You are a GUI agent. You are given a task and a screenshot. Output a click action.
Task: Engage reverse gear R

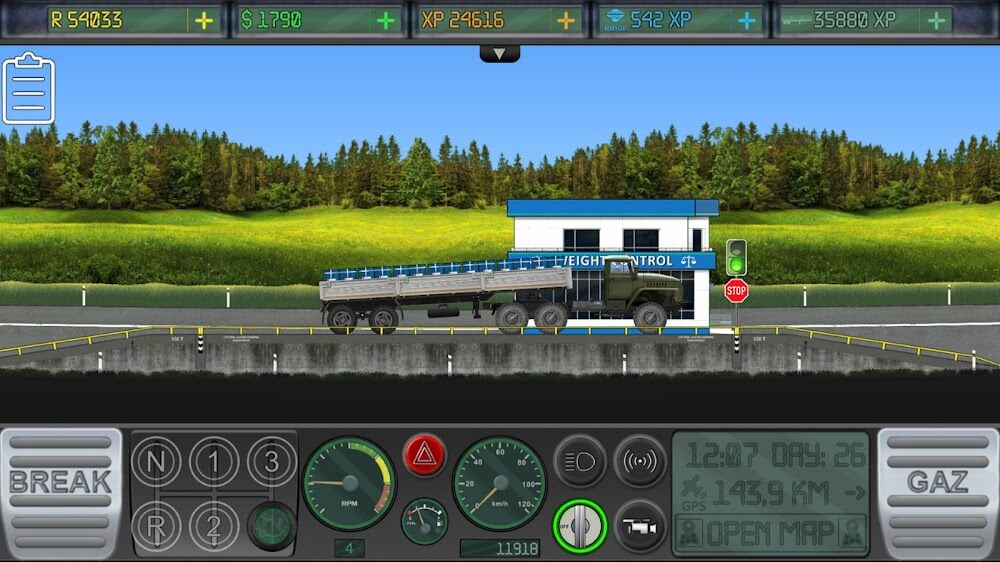point(155,524)
